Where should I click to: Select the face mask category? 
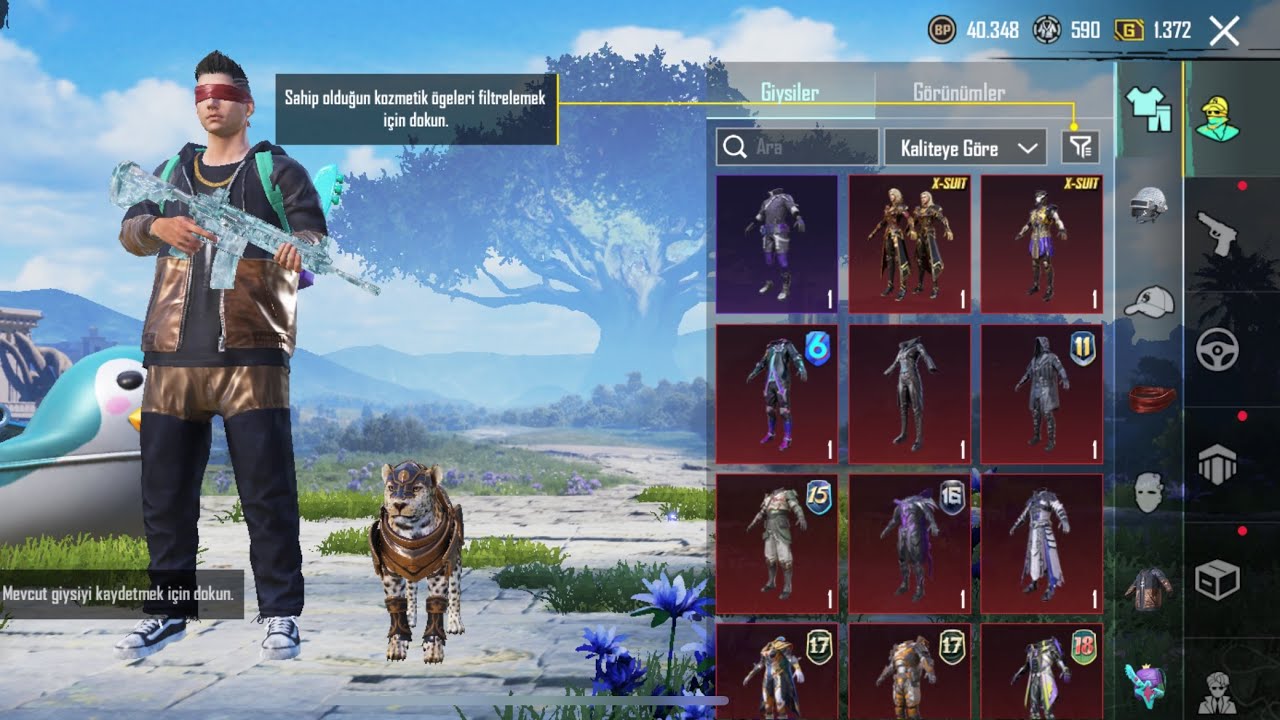click(1149, 493)
